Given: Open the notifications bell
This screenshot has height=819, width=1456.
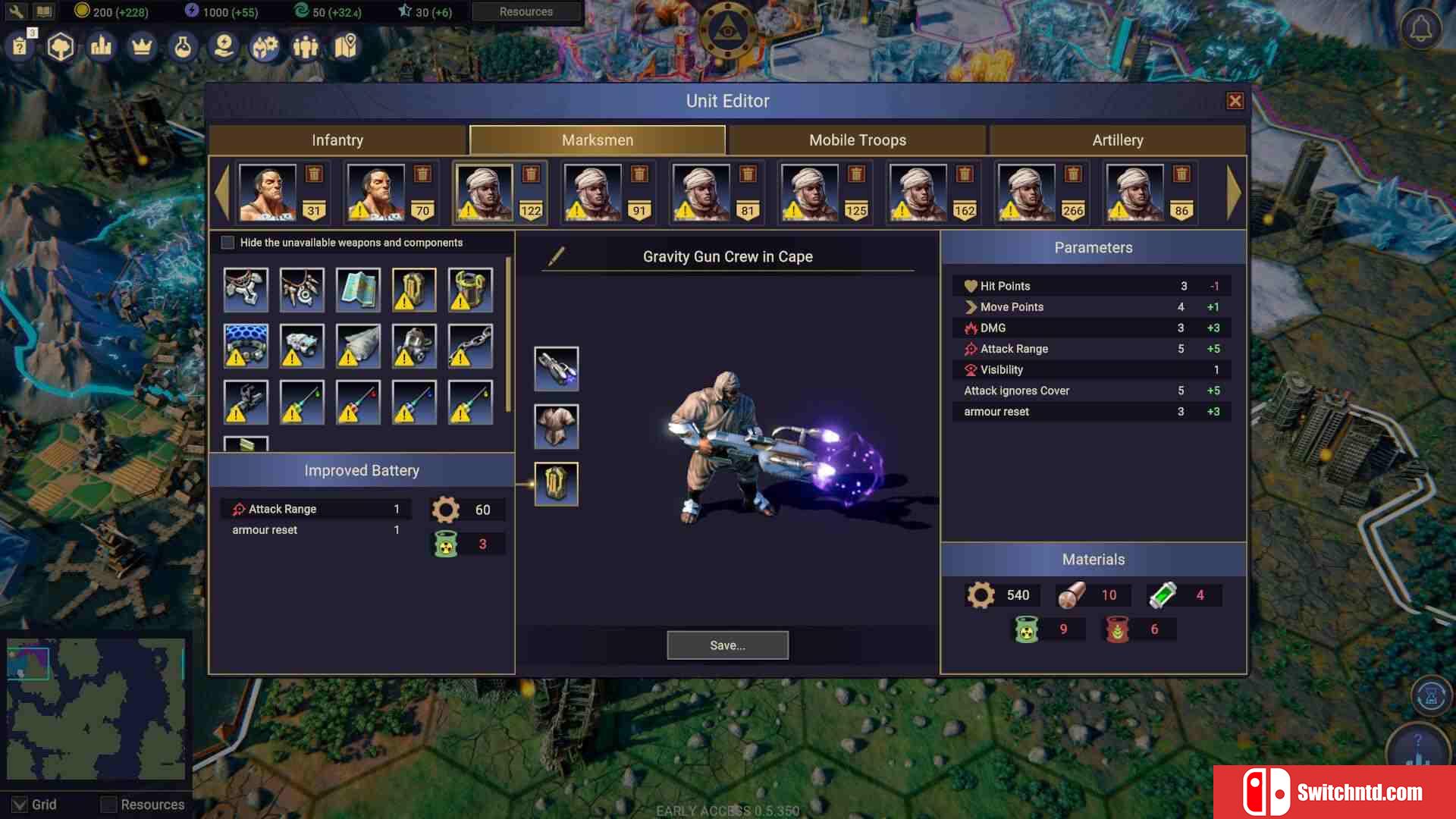Looking at the screenshot, I should click(x=1420, y=30).
